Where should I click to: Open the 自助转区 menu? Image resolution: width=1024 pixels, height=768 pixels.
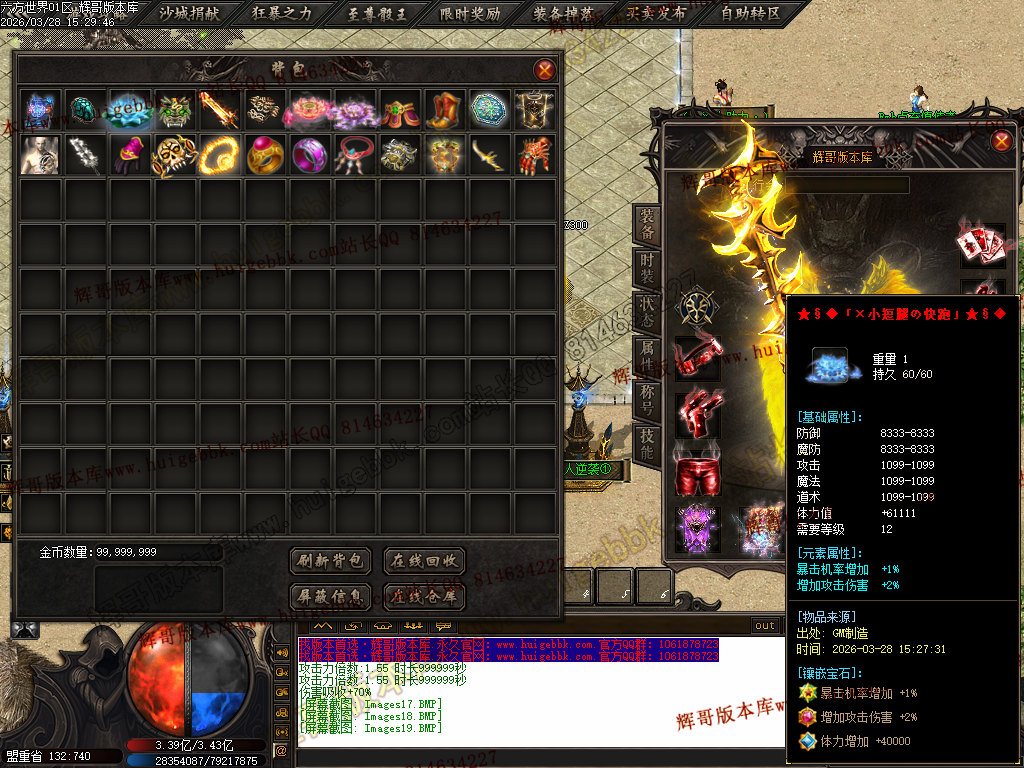750,14
